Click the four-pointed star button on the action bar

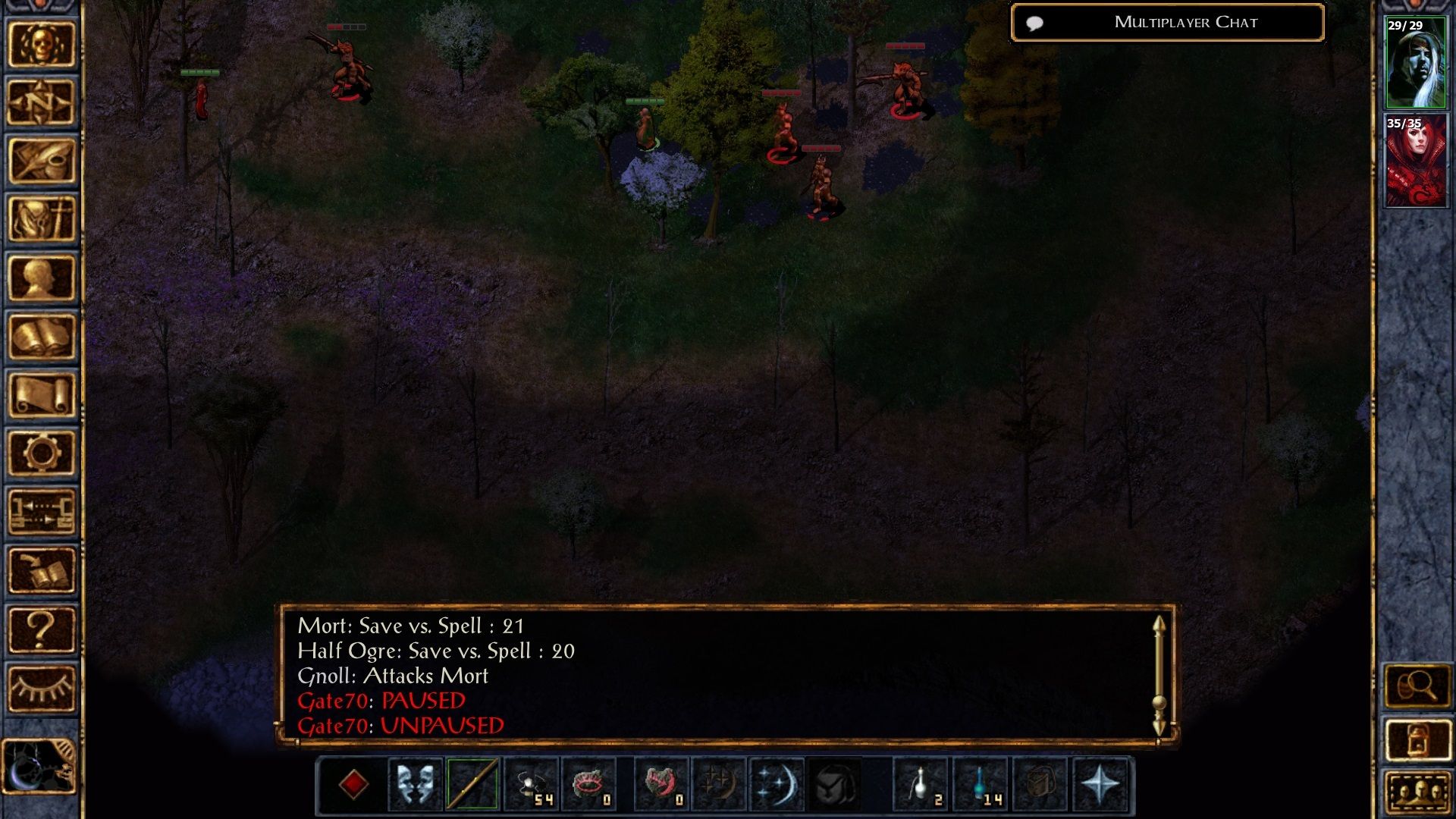click(x=1100, y=784)
